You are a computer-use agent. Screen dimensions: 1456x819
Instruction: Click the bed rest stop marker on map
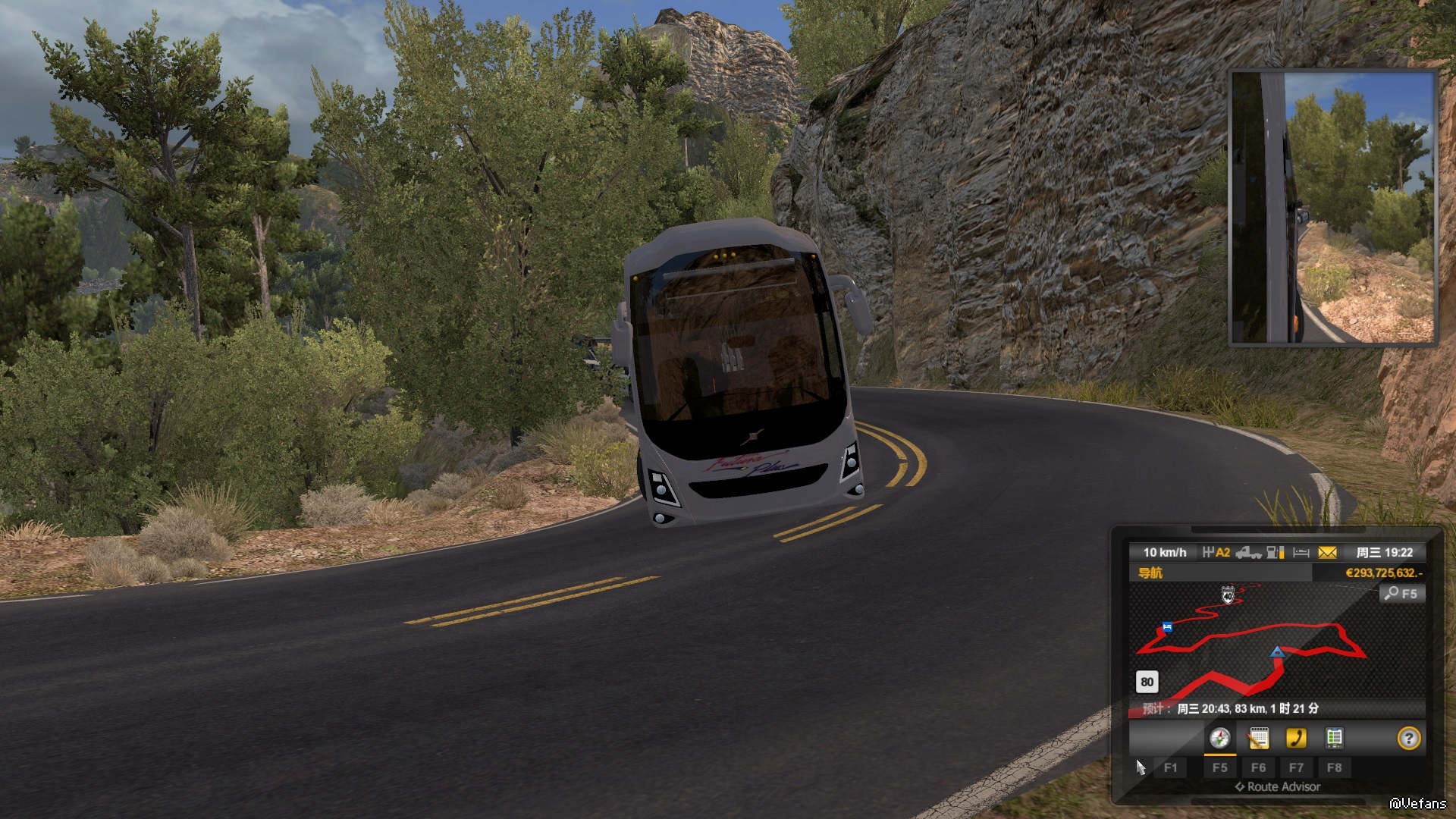tap(1167, 627)
